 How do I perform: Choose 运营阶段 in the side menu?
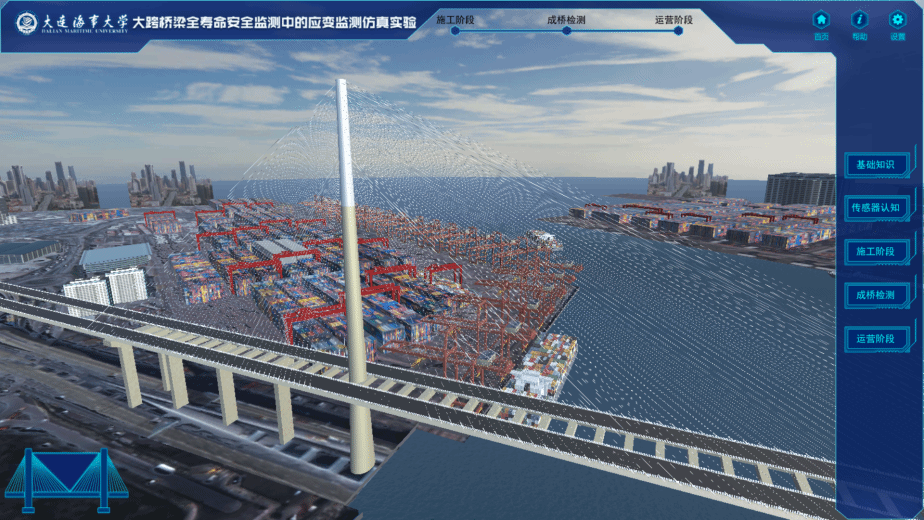pos(876,339)
